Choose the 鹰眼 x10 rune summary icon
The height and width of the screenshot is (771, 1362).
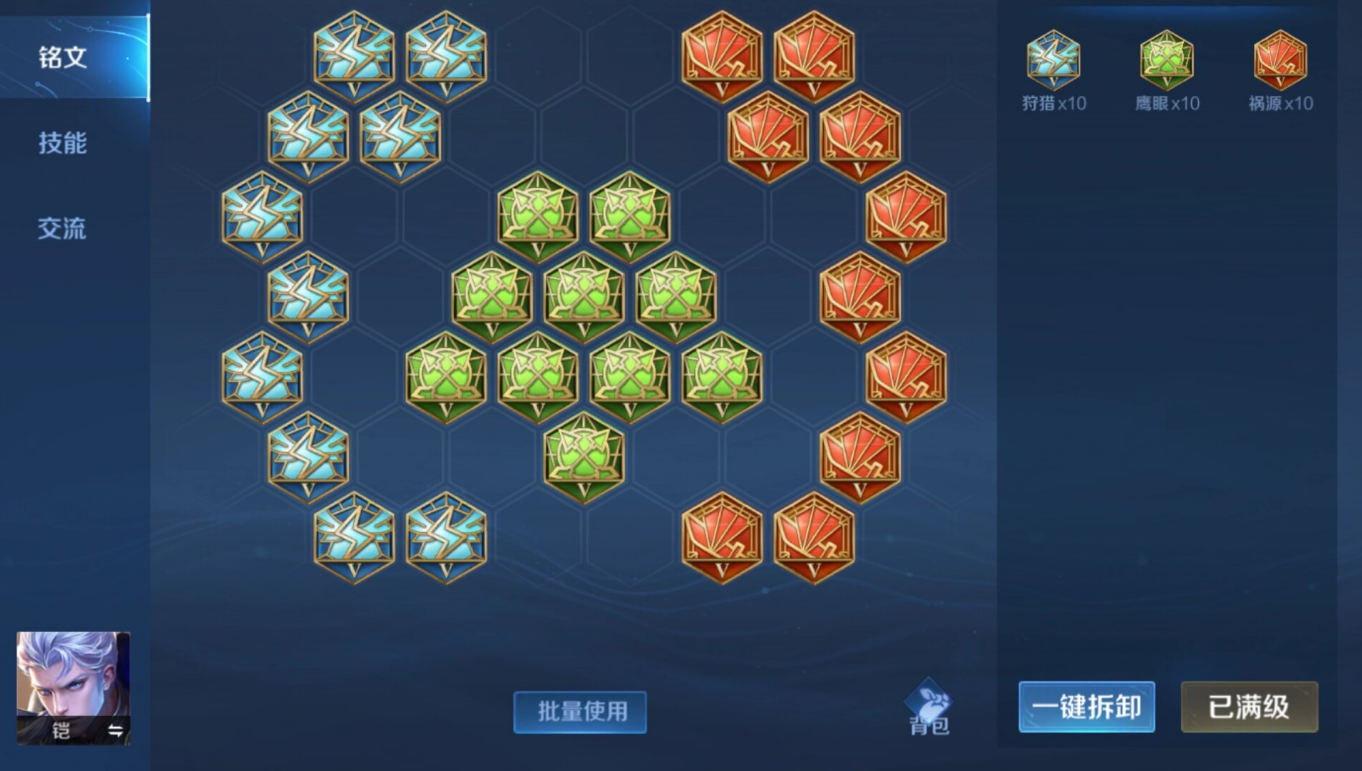1167,61
